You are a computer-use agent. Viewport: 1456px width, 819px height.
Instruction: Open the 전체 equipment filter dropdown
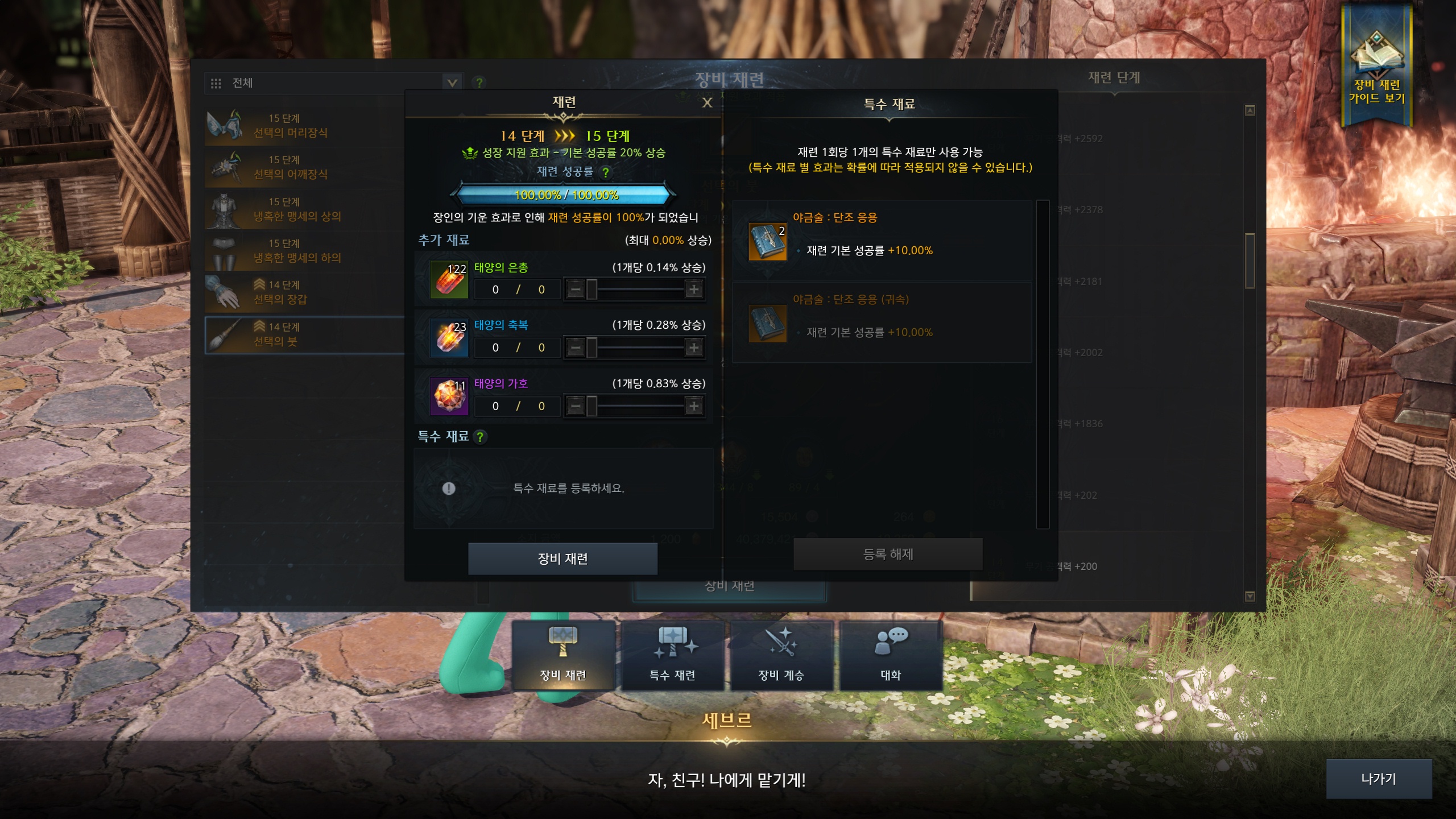[452, 83]
